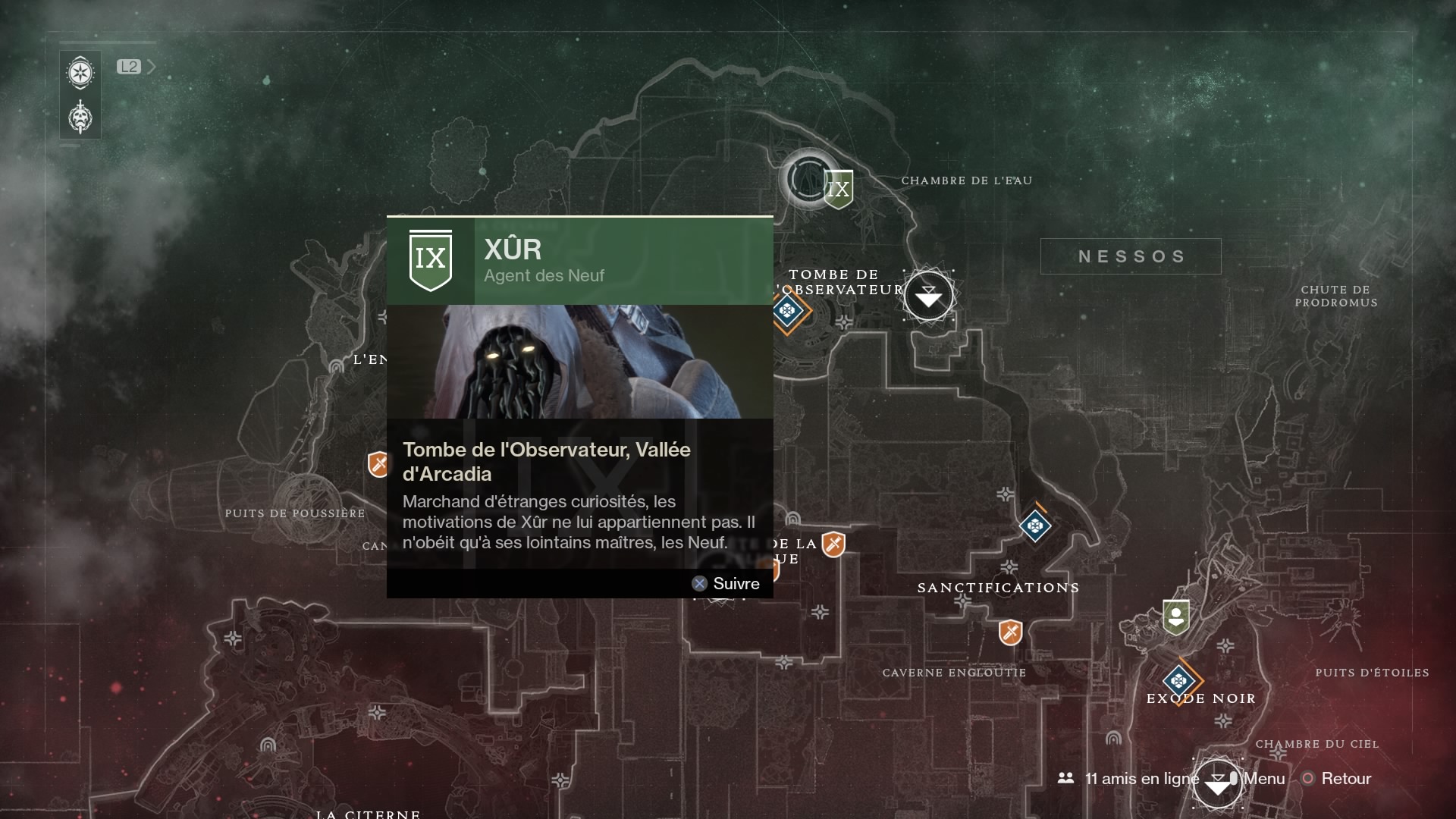
Task: Select the lost sector arch near Chambre du Ciel
Action: tap(1113, 738)
